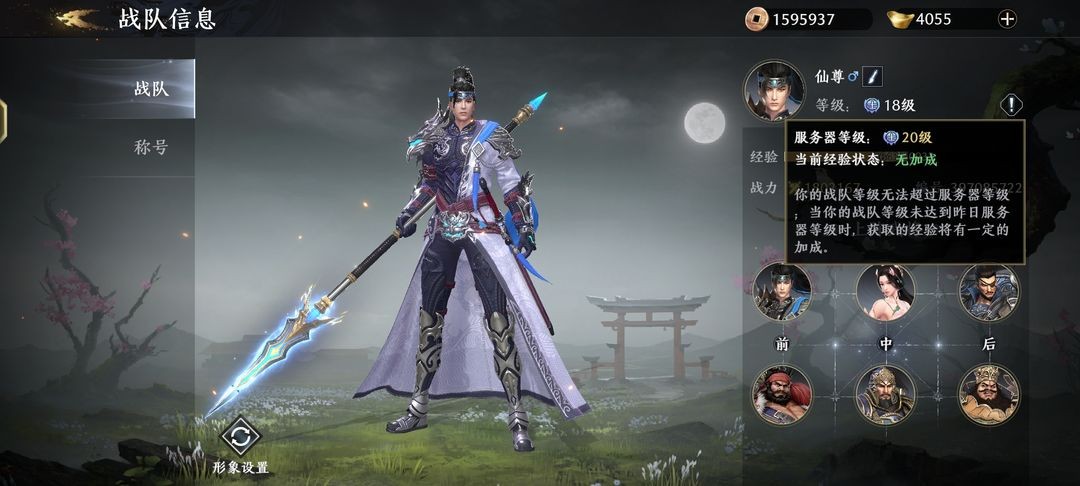Go back using the golden arrow
Image resolution: width=1080 pixels, height=486 pixels.
(x=78, y=18)
